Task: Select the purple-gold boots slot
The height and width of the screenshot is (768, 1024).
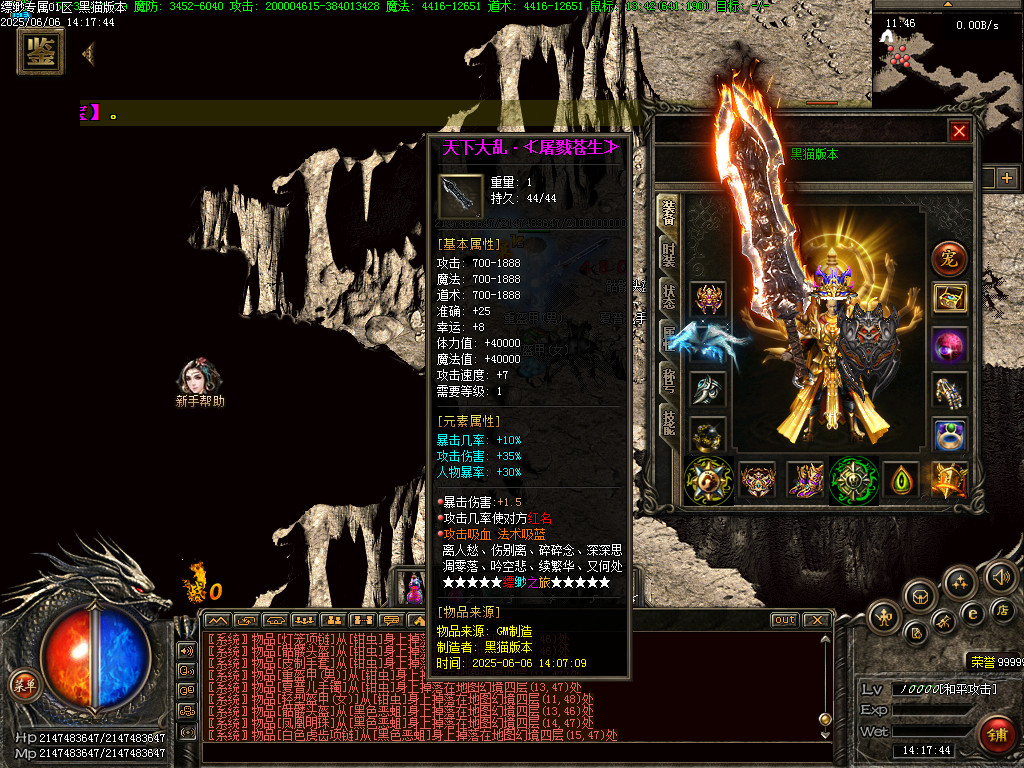Action: coord(806,480)
